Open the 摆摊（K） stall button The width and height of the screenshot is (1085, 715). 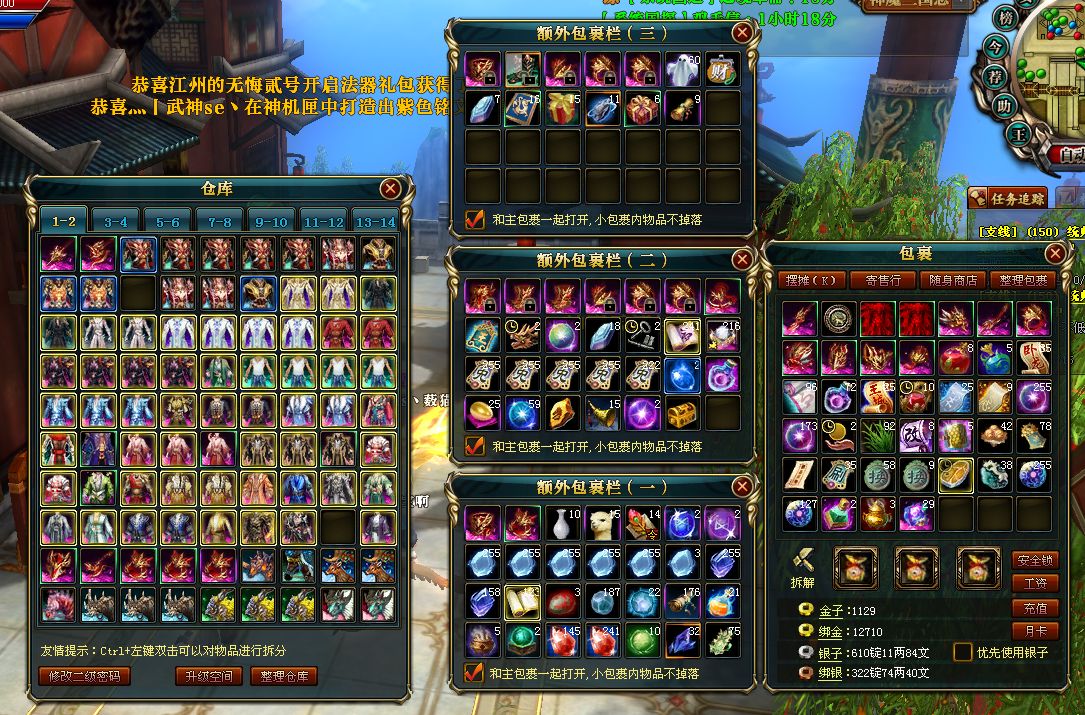[810, 281]
